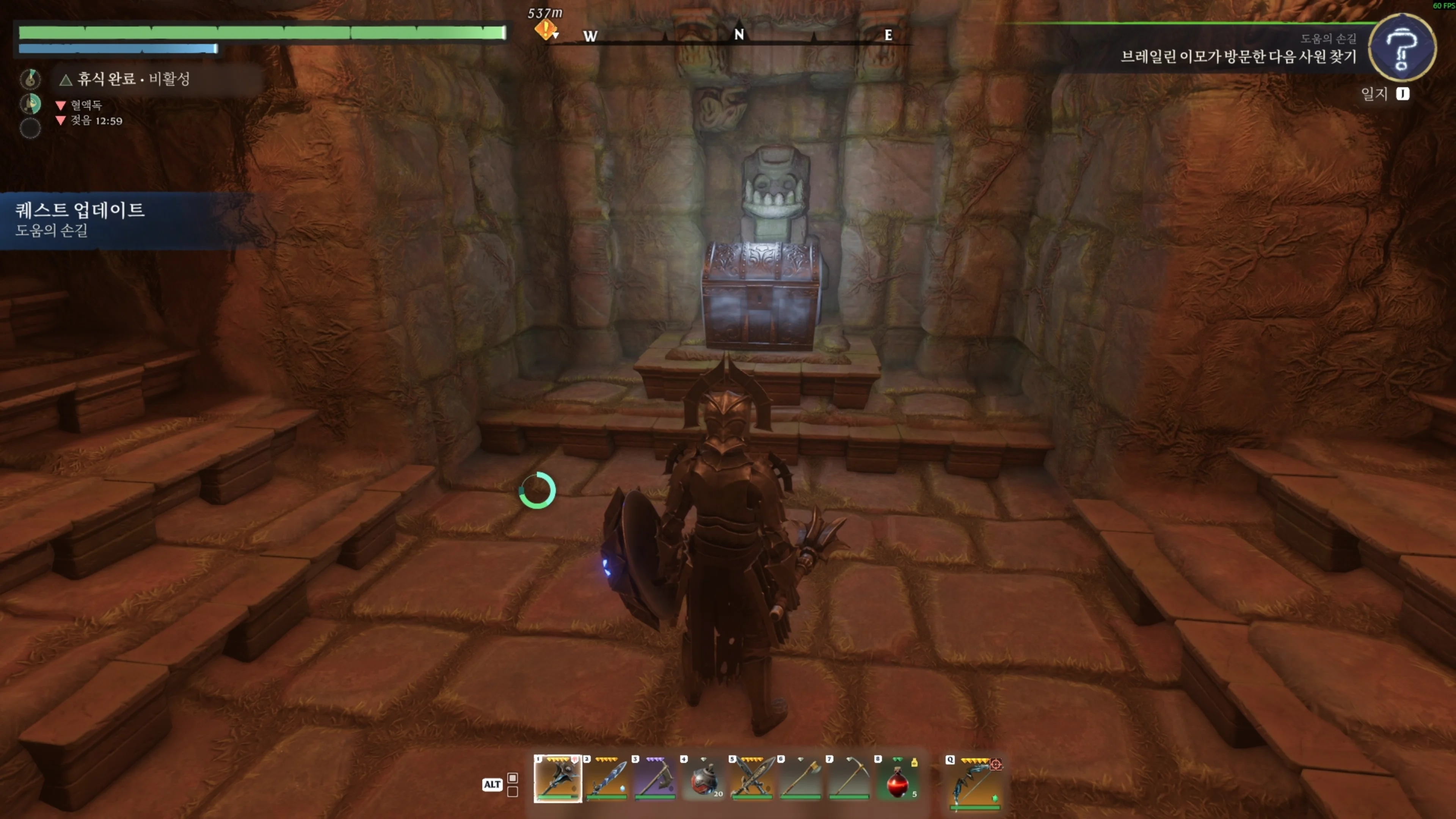Pick the pickaxe in hotbar slot 7
Screen dimensions: 1456x819
click(849, 779)
